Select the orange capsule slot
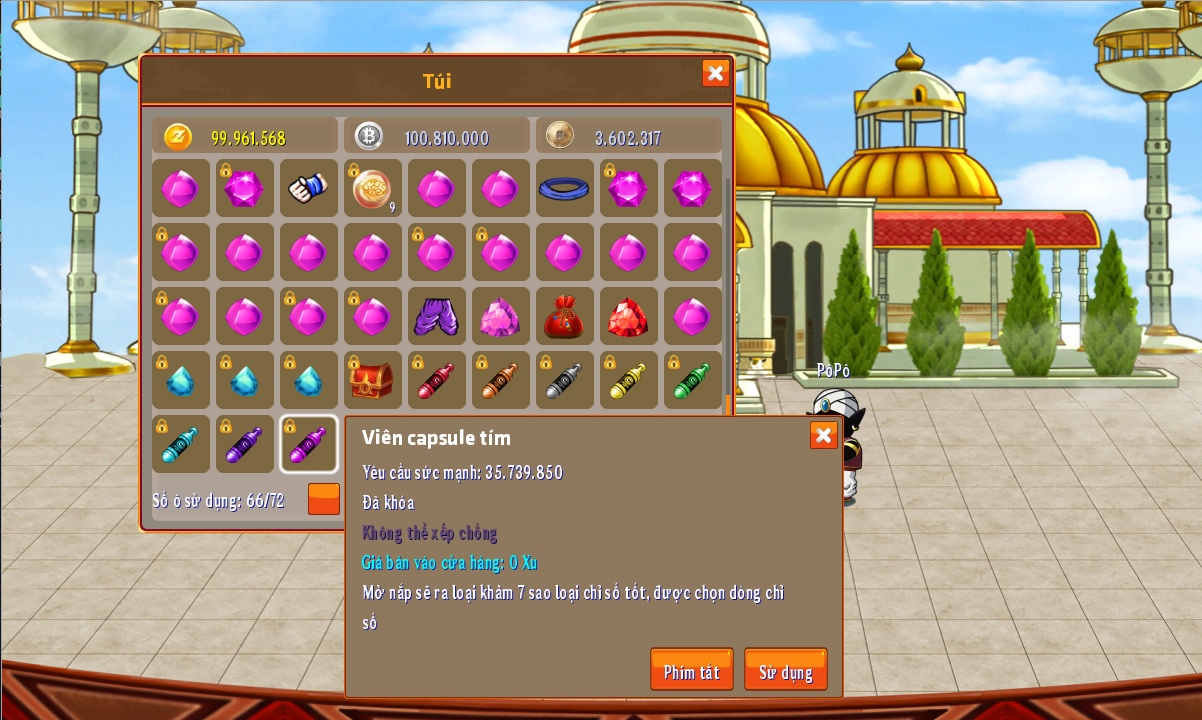 click(x=500, y=380)
